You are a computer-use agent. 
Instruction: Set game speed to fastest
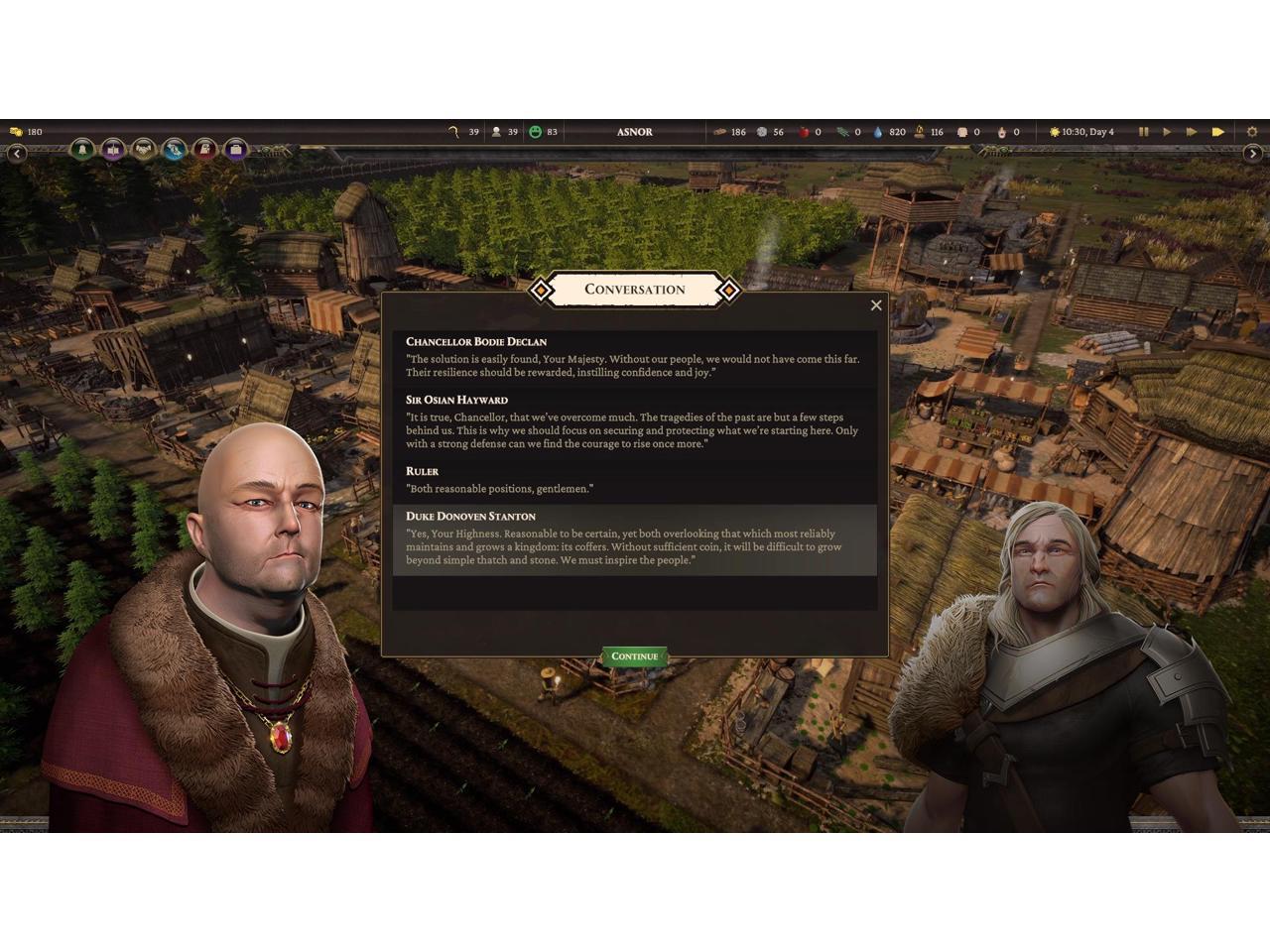[1217, 132]
